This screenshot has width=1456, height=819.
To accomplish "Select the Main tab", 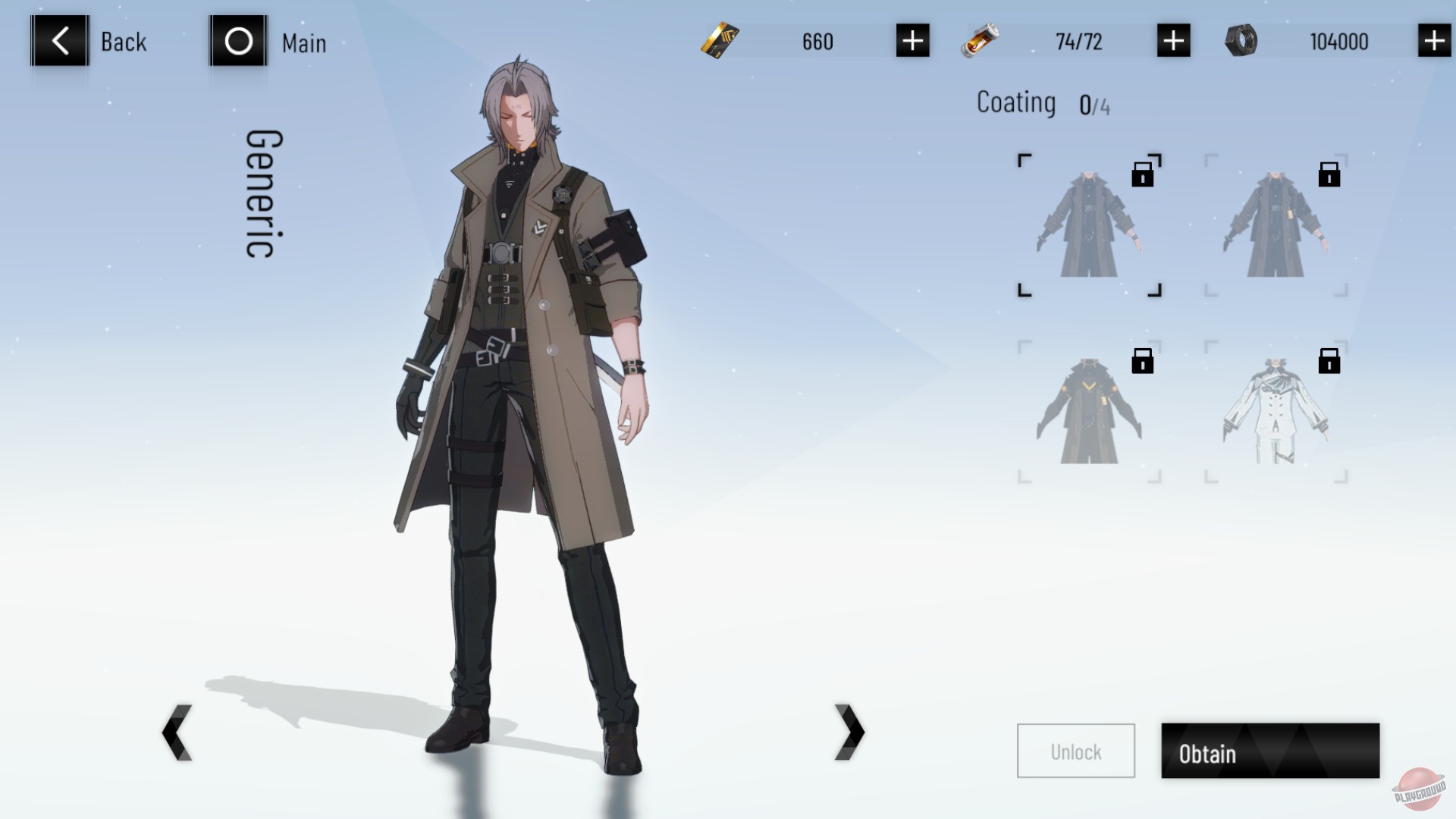I will point(303,43).
